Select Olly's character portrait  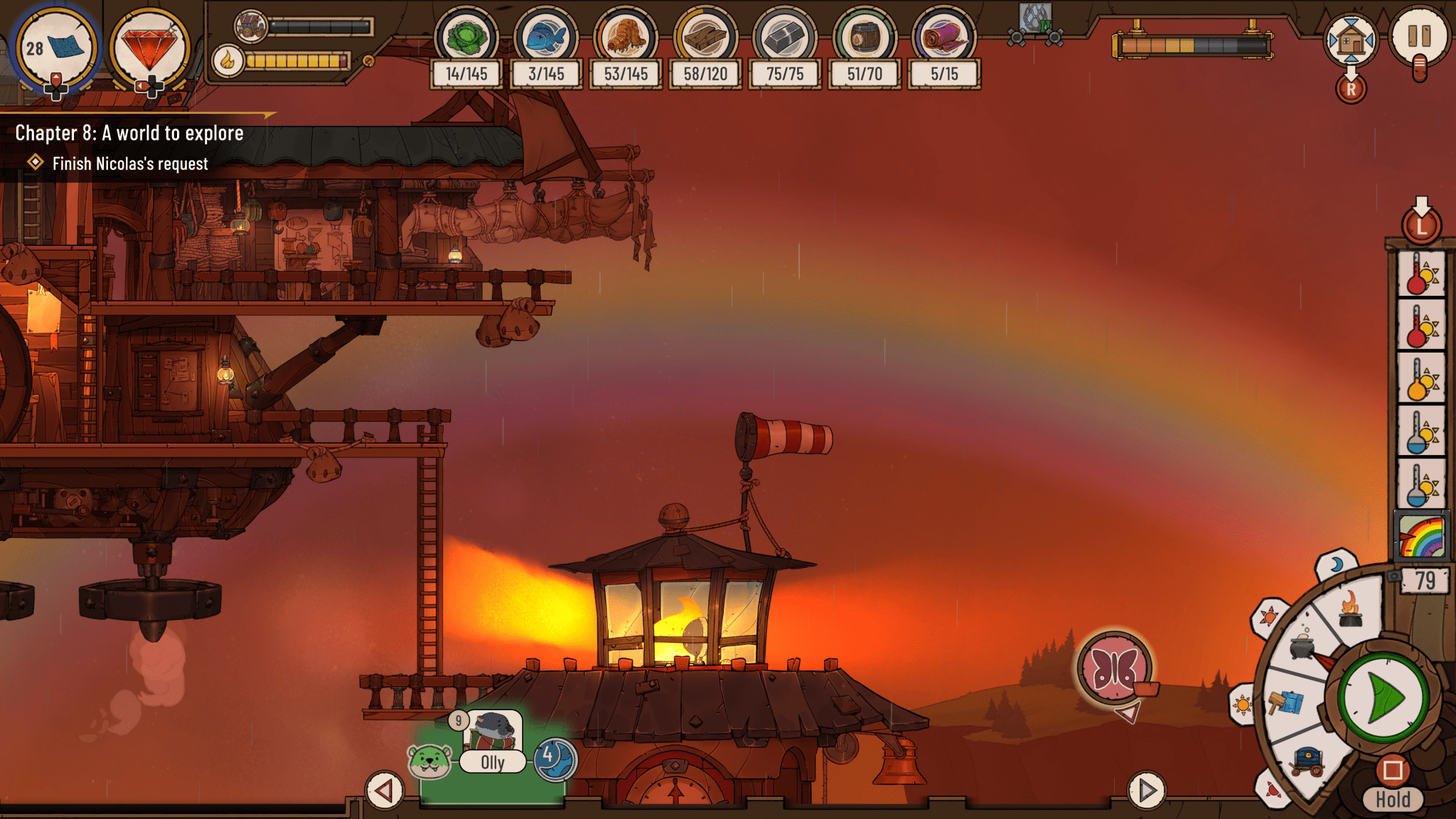coord(493,733)
